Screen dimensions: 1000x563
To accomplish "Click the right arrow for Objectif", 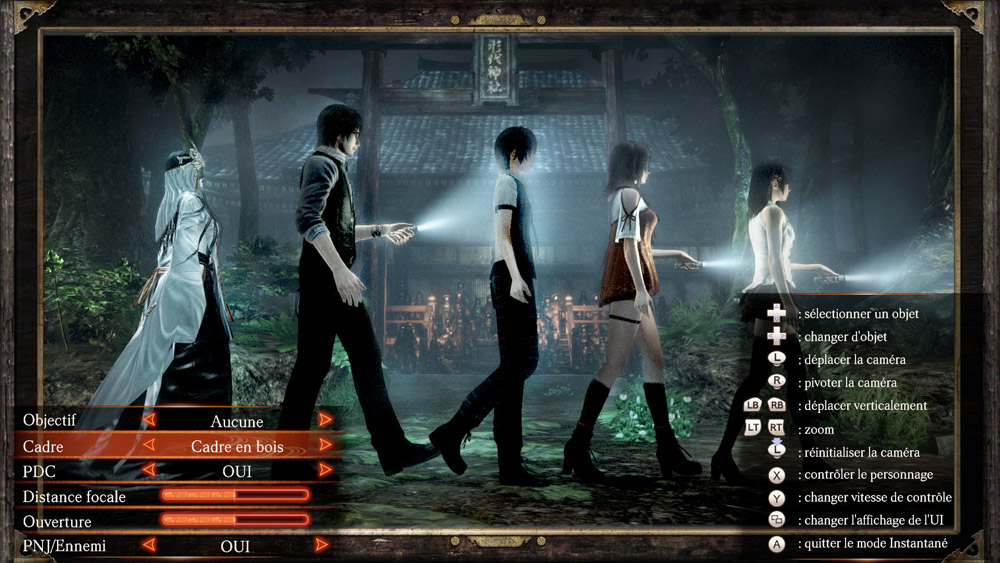I will (x=325, y=420).
